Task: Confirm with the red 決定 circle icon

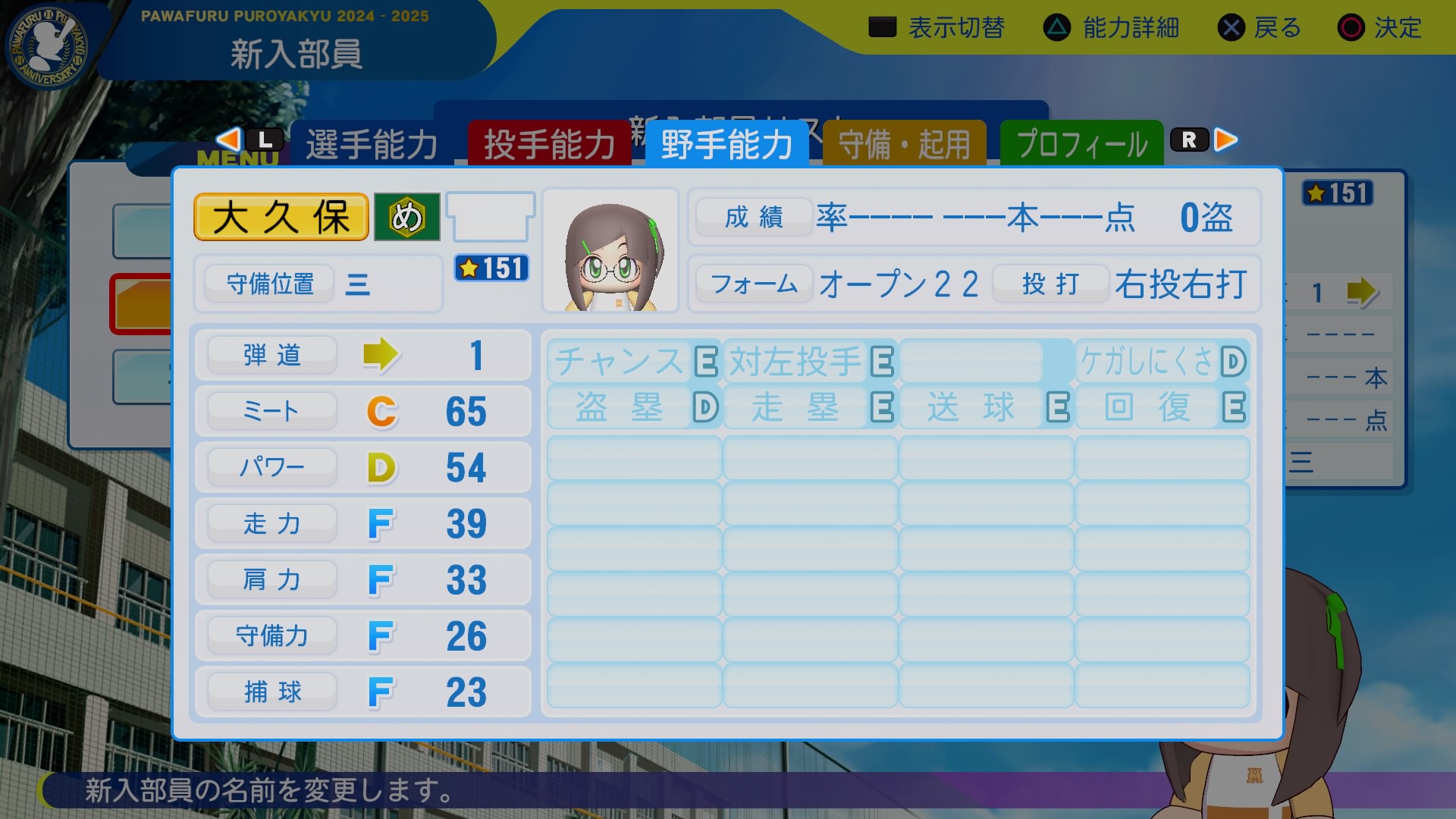Action: [1351, 27]
